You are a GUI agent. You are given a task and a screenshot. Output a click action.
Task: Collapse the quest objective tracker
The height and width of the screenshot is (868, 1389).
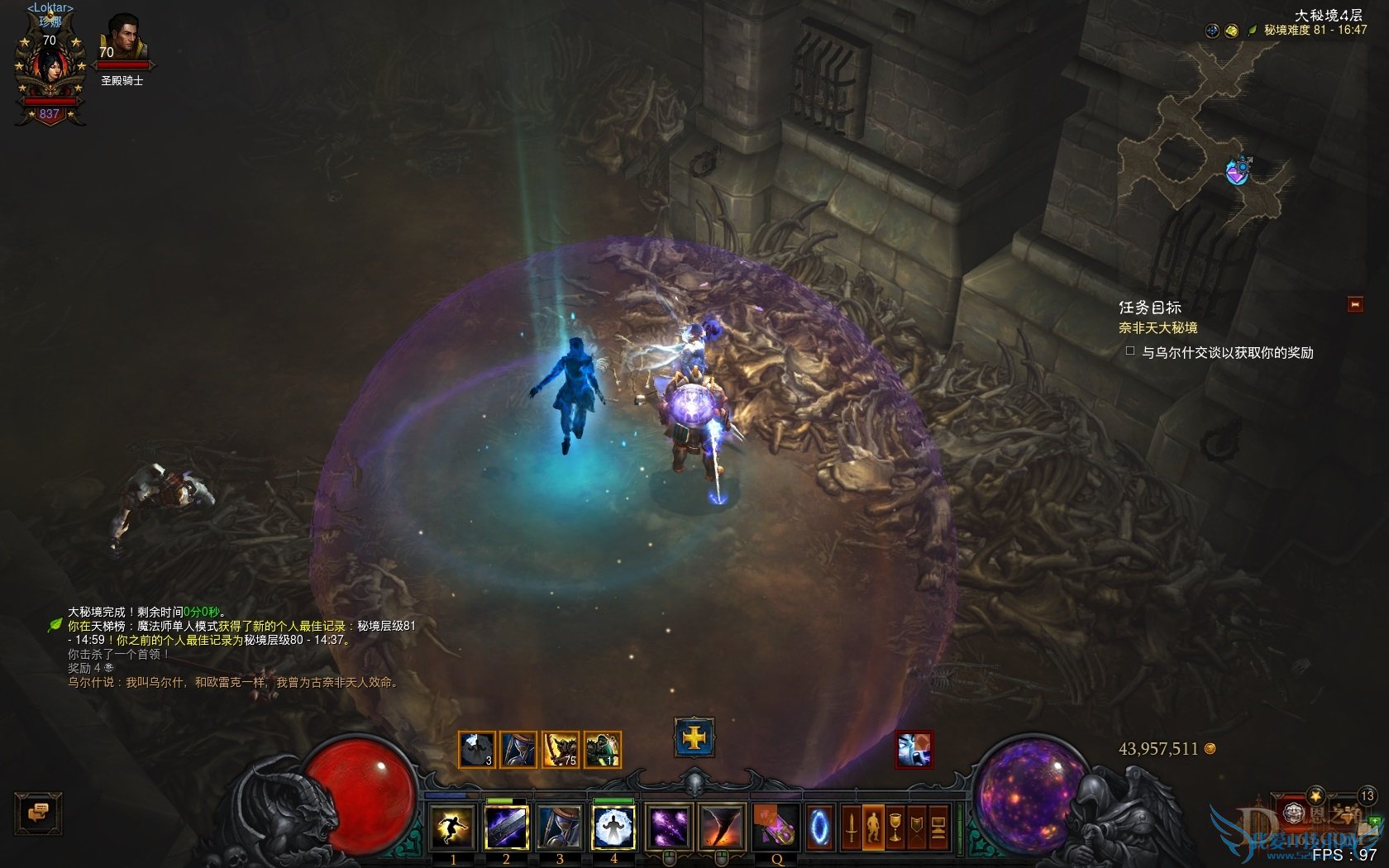[1354, 305]
